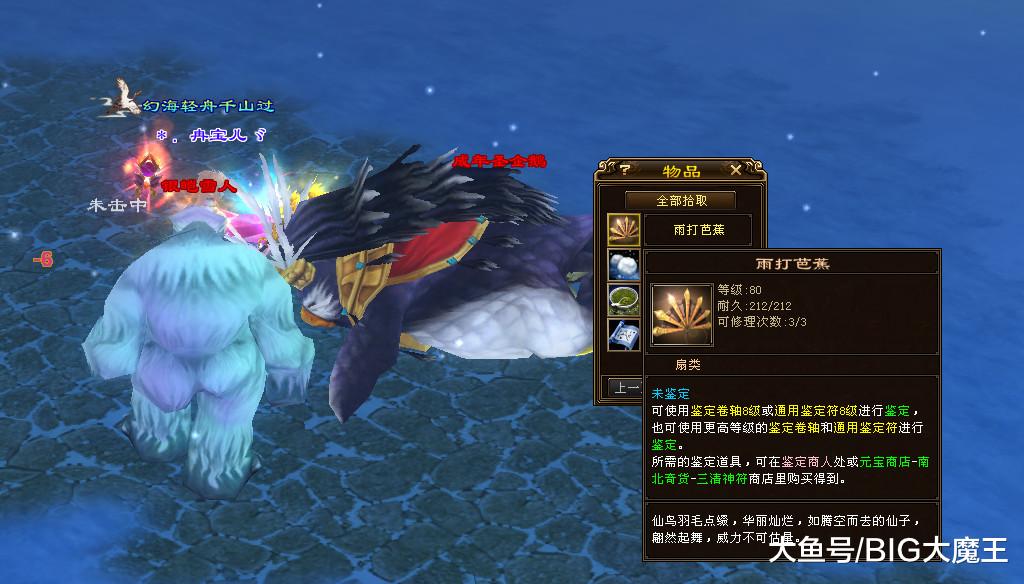Pick up the 雨打芭蕉 name entry
This screenshot has height=584, width=1024.
pyautogui.click(x=698, y=230)
